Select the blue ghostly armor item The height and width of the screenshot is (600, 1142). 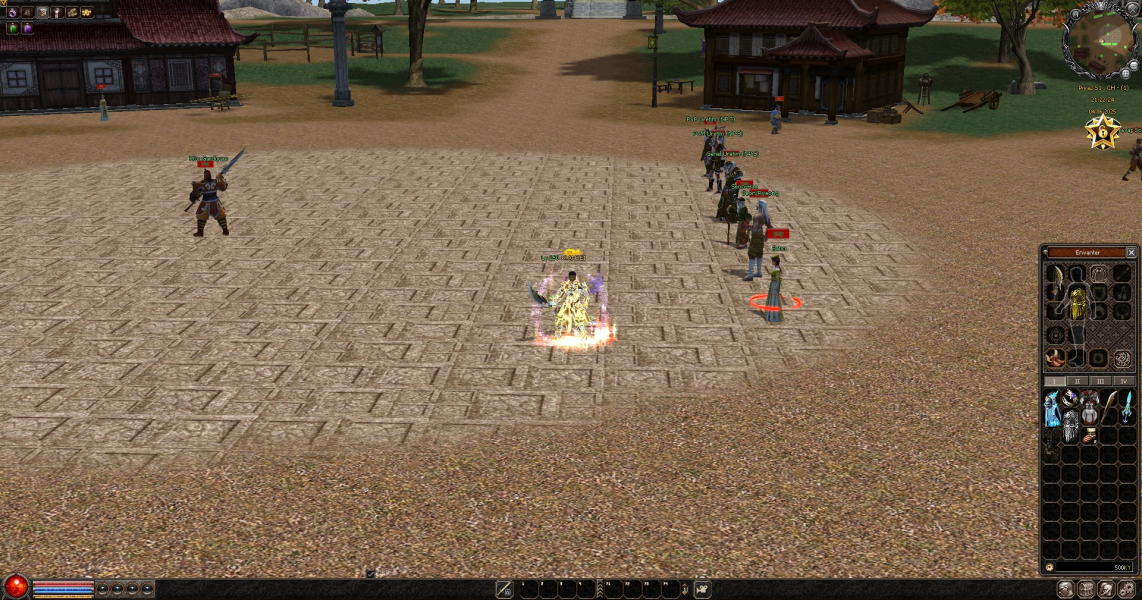1052,406
